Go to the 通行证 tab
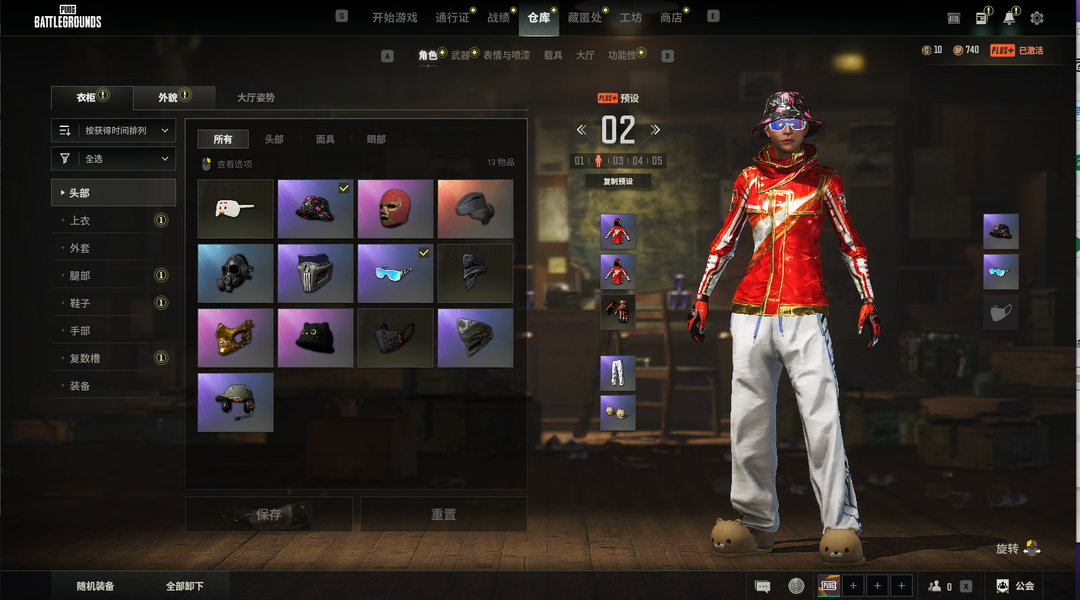This screenshot has height=600, width=1080. coord(452,17)
